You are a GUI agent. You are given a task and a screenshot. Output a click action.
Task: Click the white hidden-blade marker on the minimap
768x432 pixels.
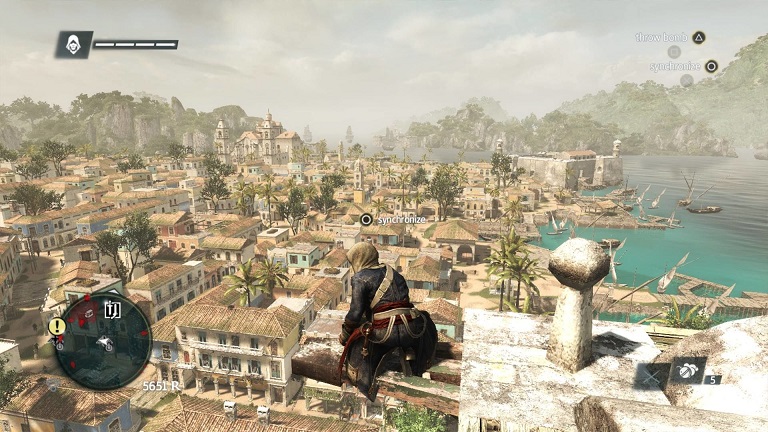113,310
